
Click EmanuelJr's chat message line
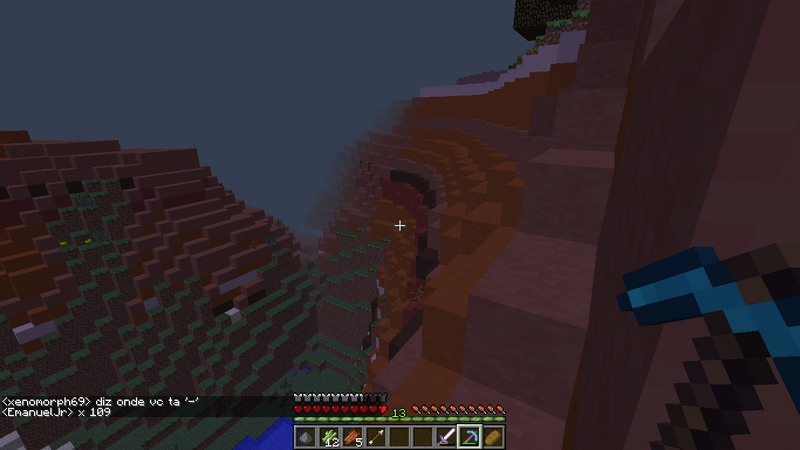click(58, 411)
